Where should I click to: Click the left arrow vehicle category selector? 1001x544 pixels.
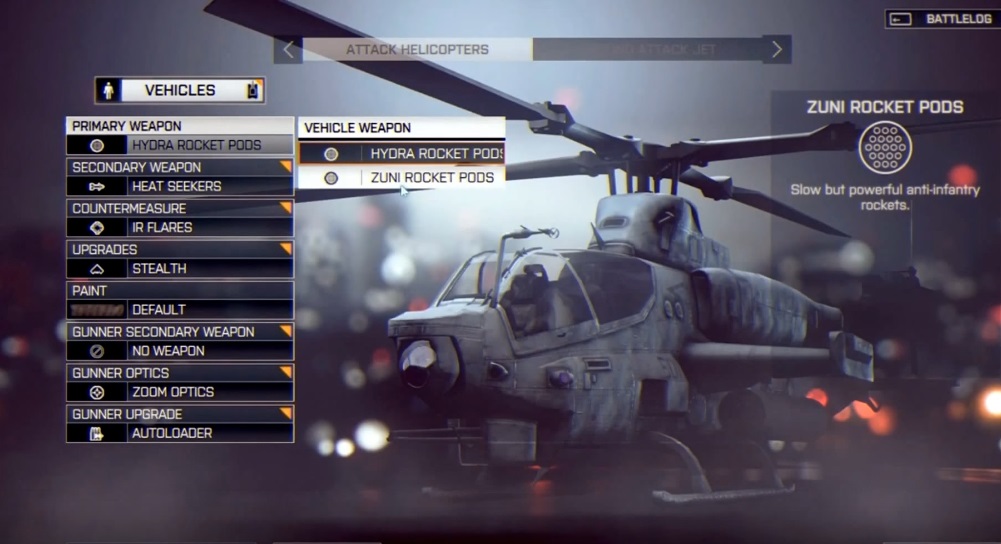click(288, 49)
